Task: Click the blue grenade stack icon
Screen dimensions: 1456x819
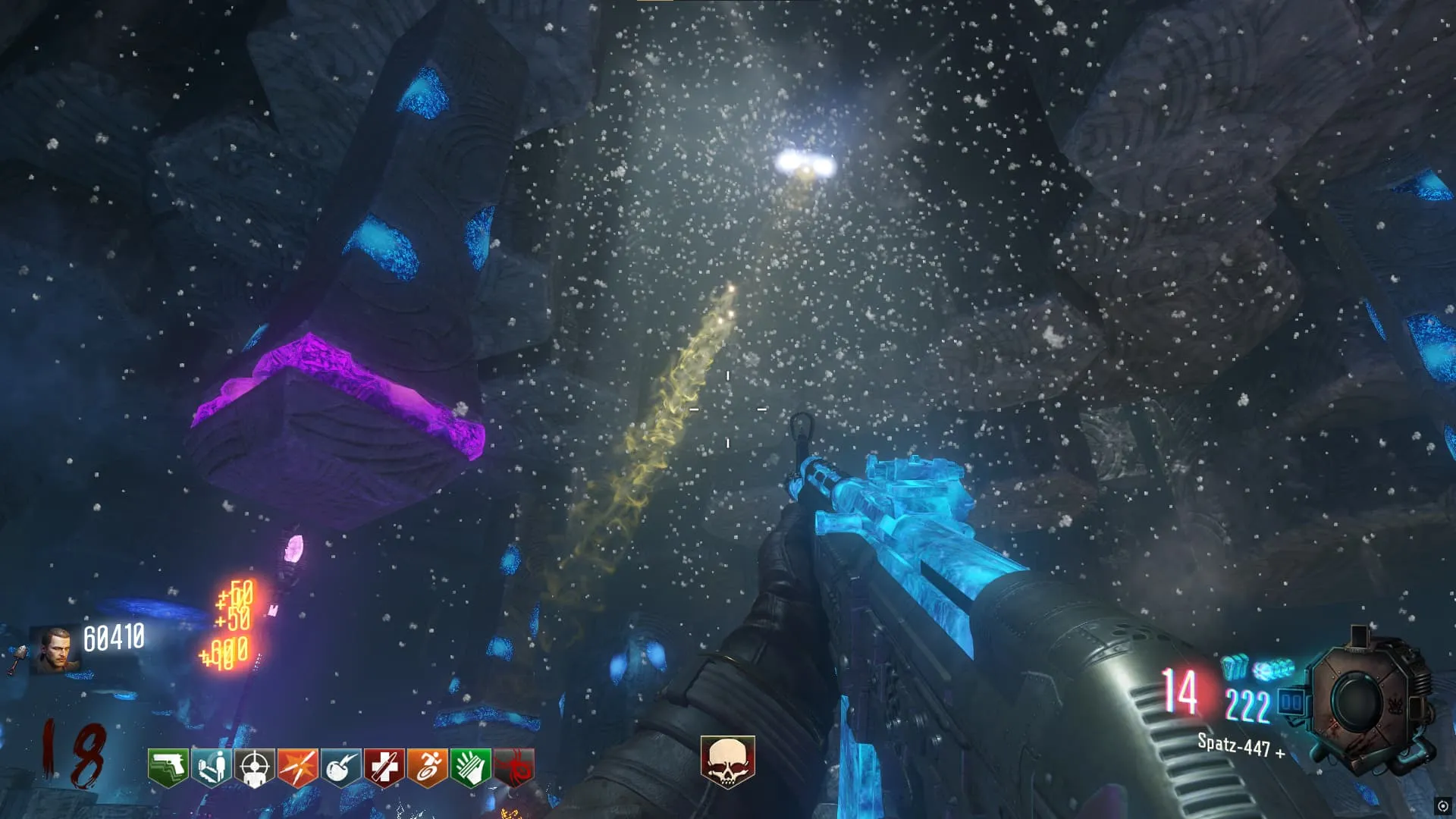Action: (x=1273, y=670)
